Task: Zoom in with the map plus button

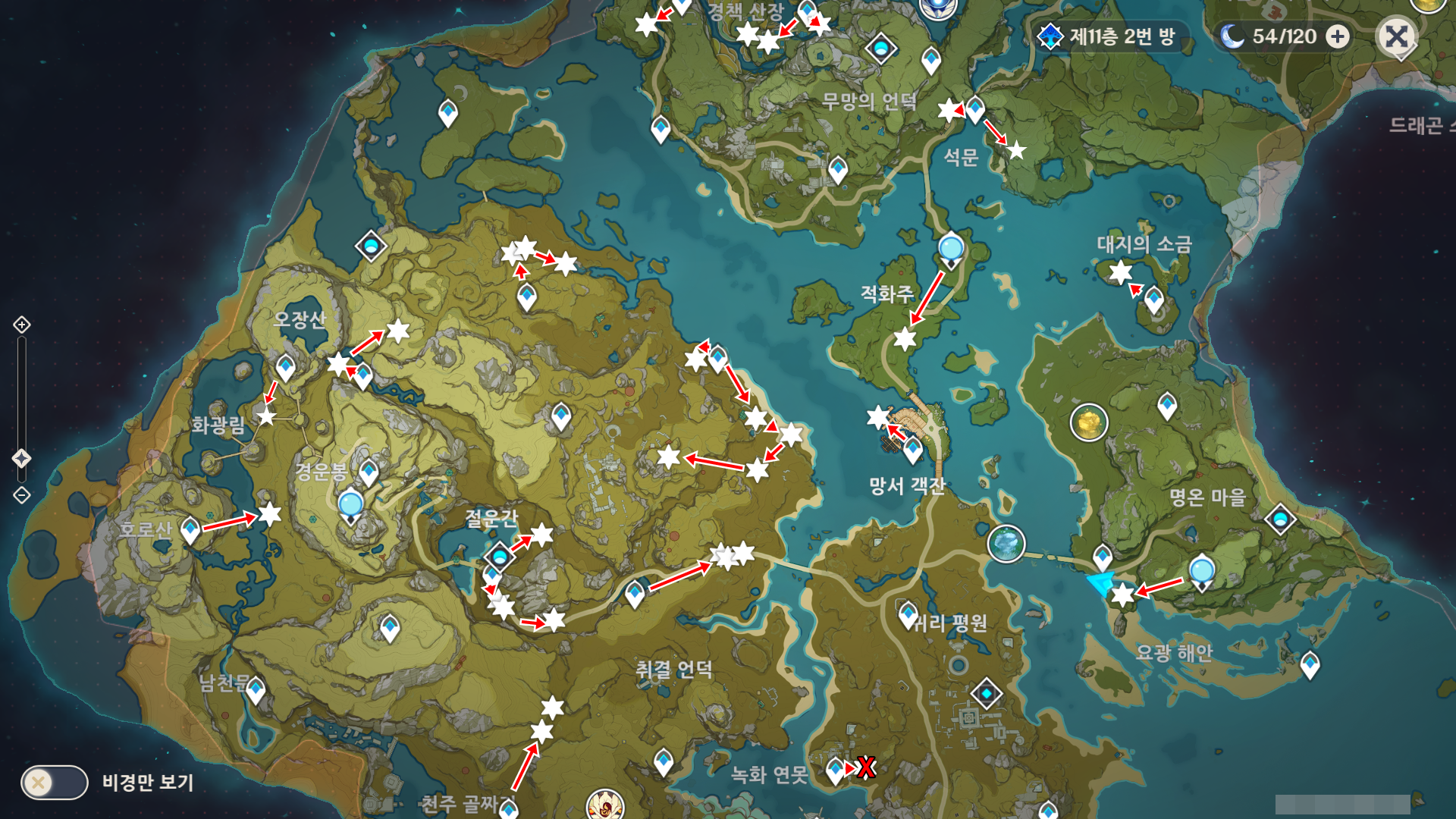Action: pyautogui.click(x=22, y=325)
